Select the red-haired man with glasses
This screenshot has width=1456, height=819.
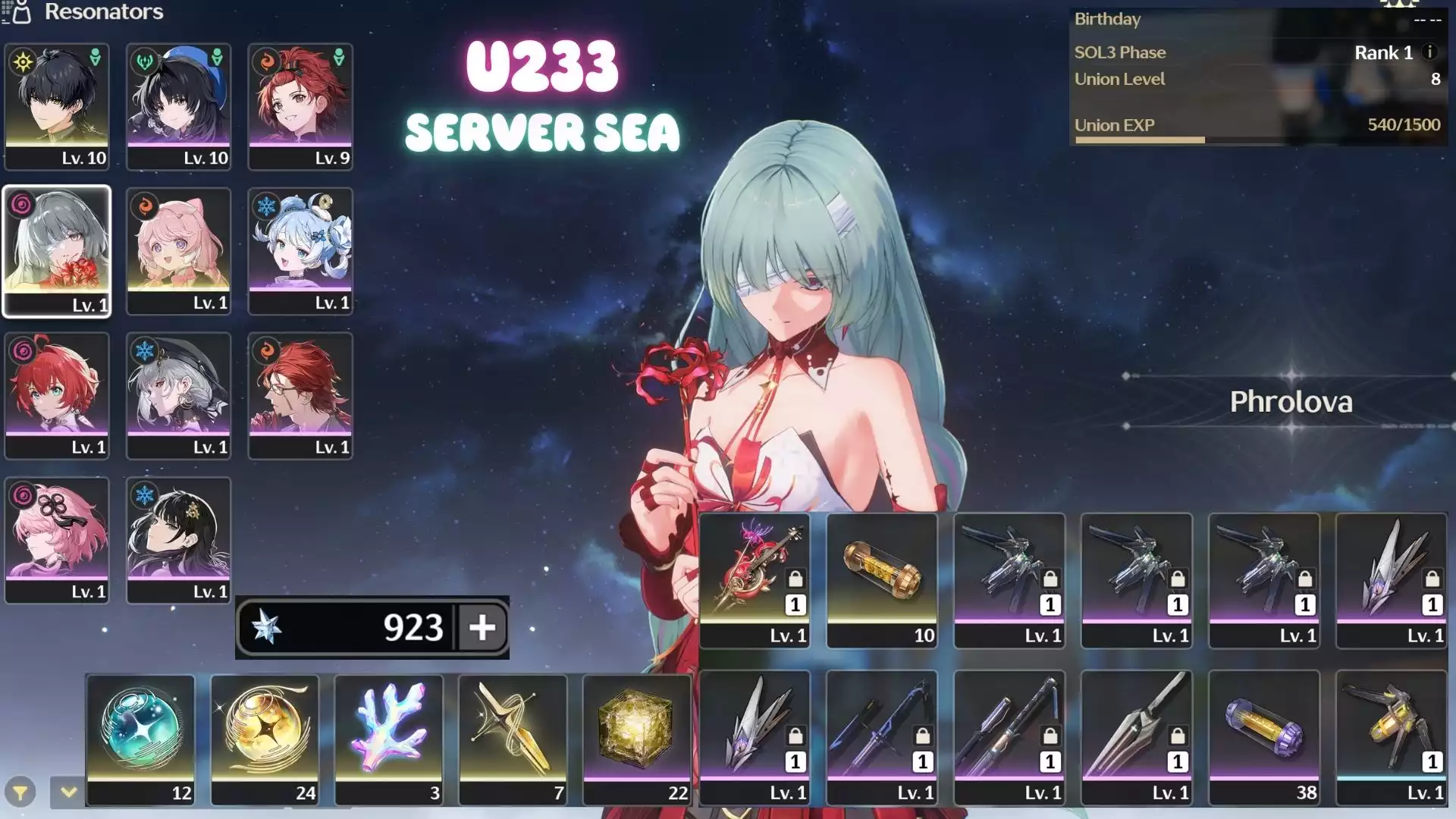300,394
